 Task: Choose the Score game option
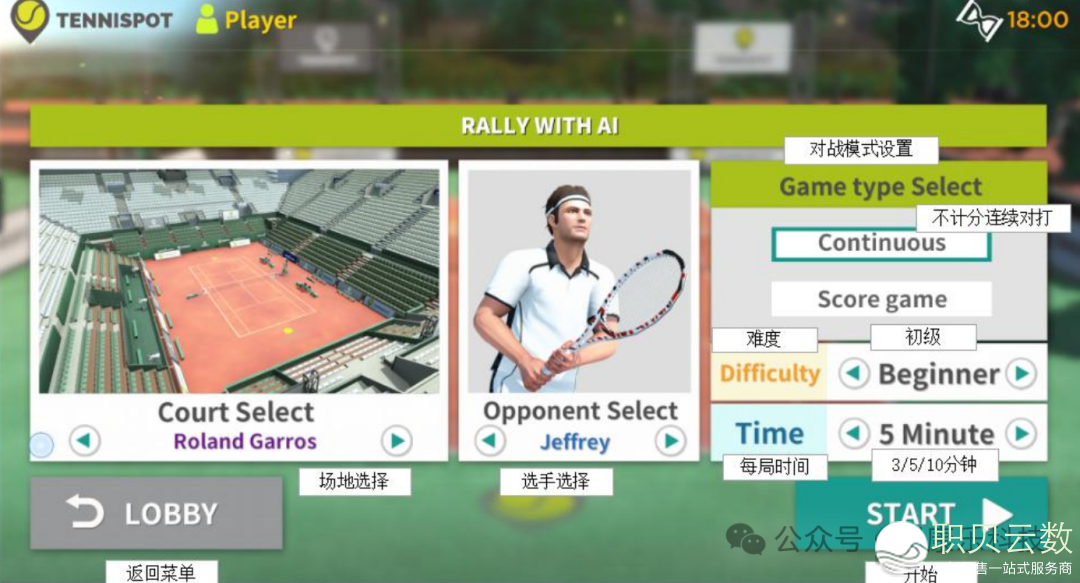tap(881, 299)
